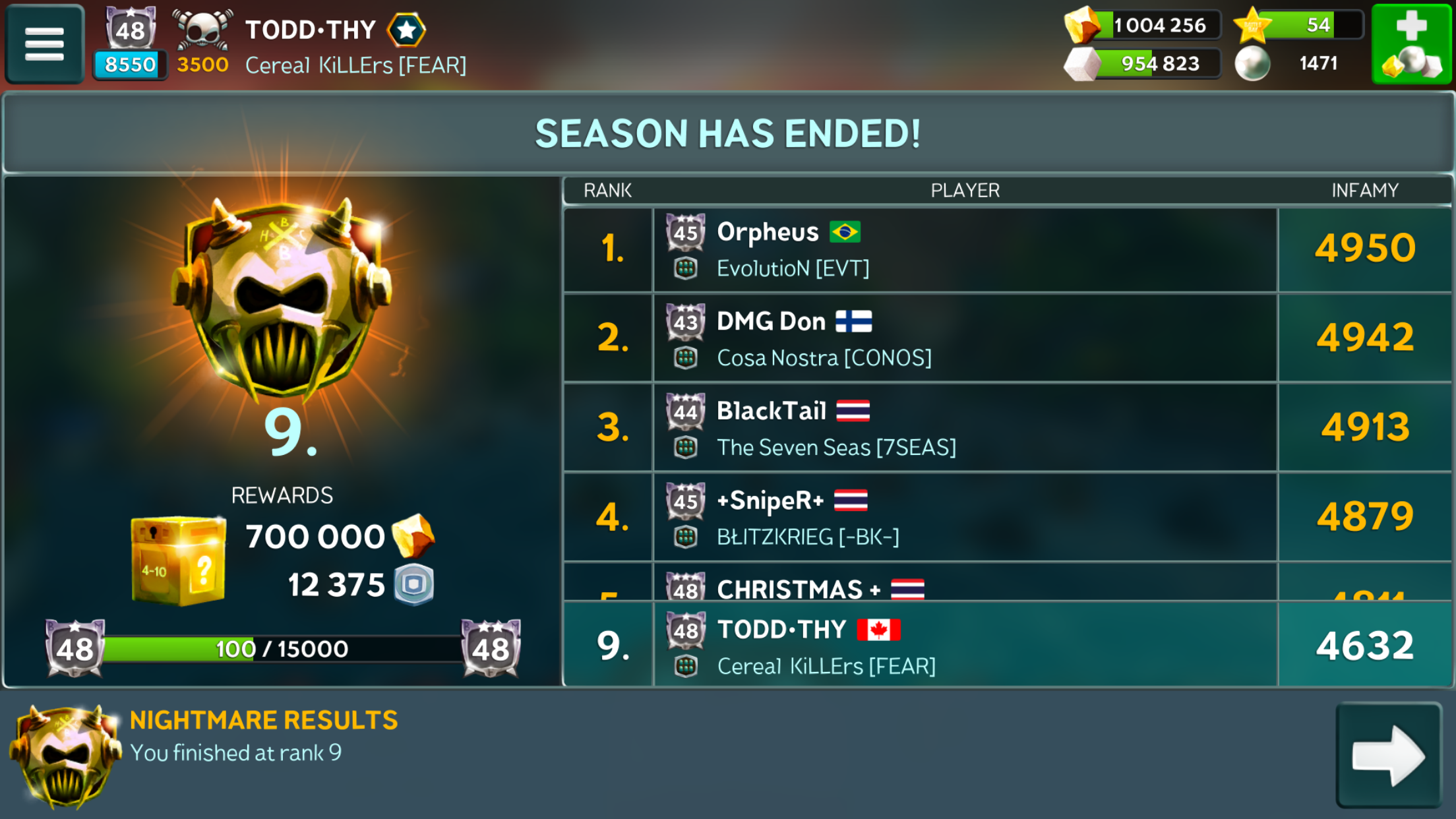This screenshot has height=819, width=1456.
Task: Tap the green add resources button
Action: click(x=1412, y=44)
